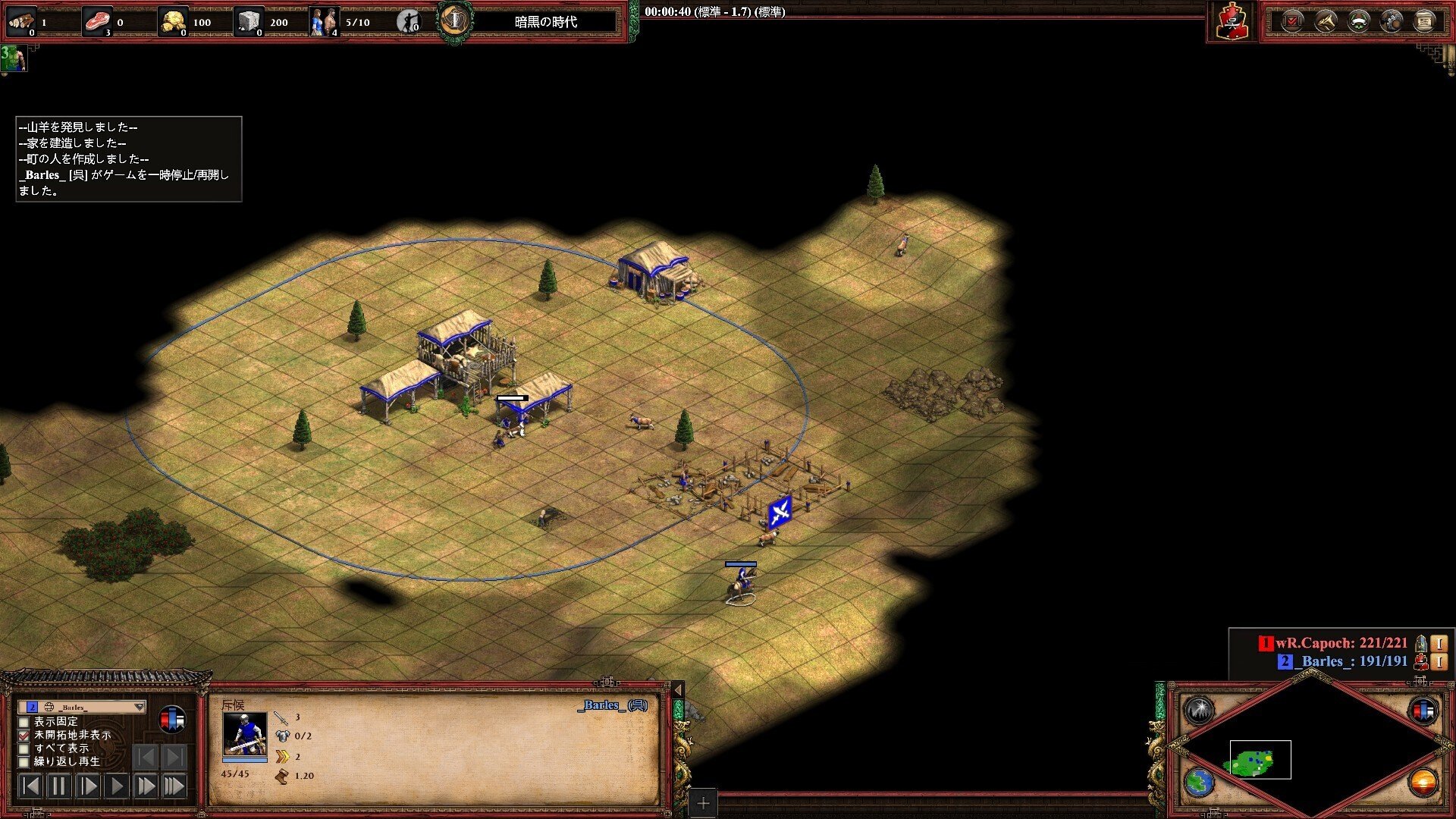The image size is (1456, 819).
Task: Open the chat panel (trumpet icon)
Action: tap(1325, 20)
